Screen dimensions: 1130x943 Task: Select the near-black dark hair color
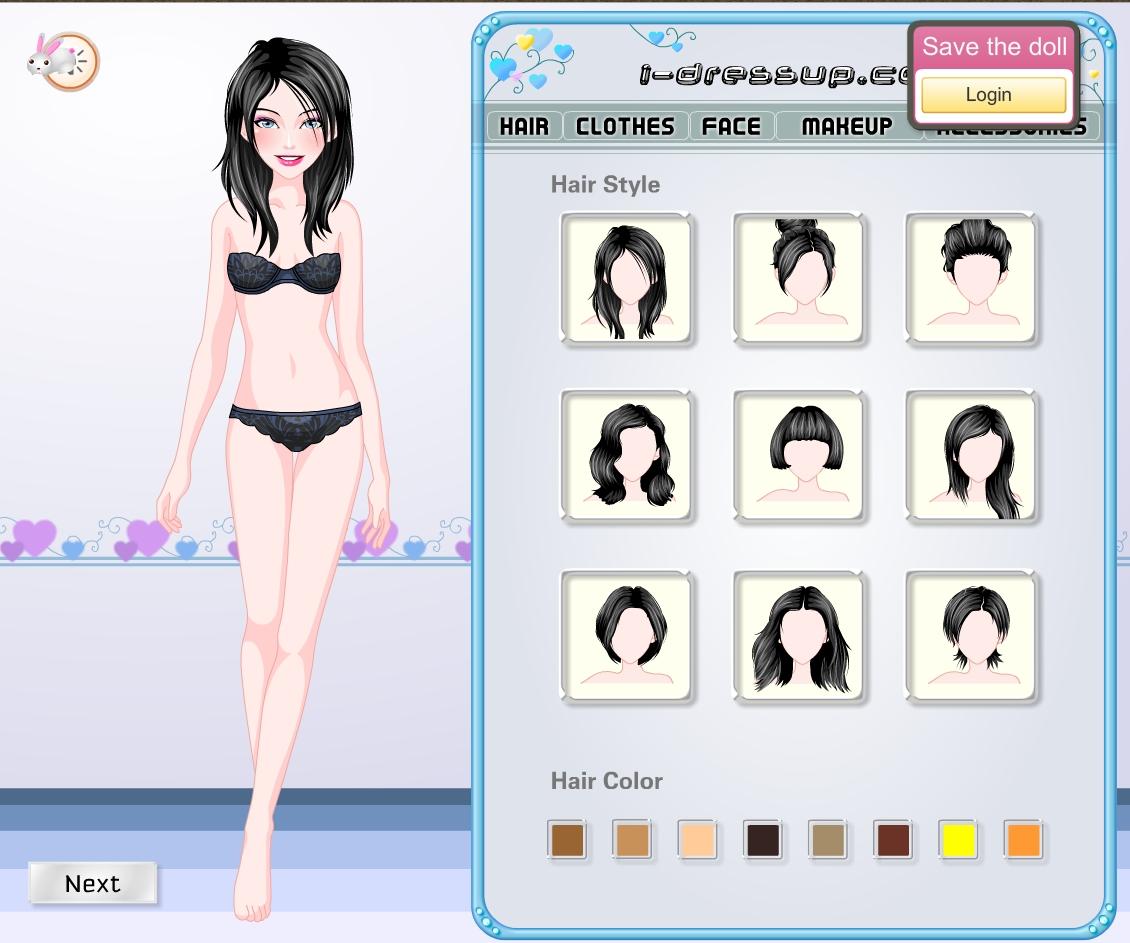(x=762, y=840)
